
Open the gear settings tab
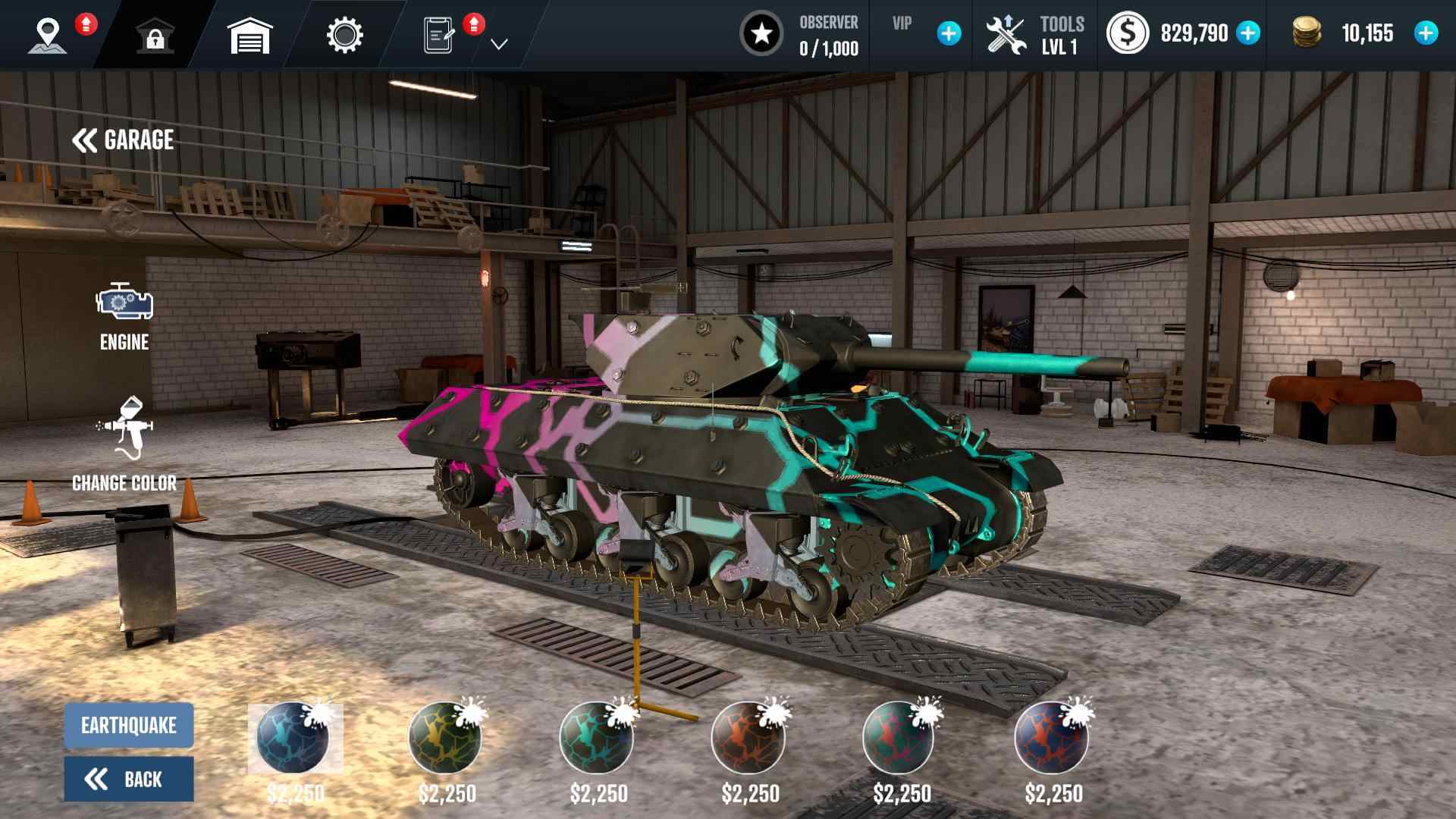pos(344,35)
